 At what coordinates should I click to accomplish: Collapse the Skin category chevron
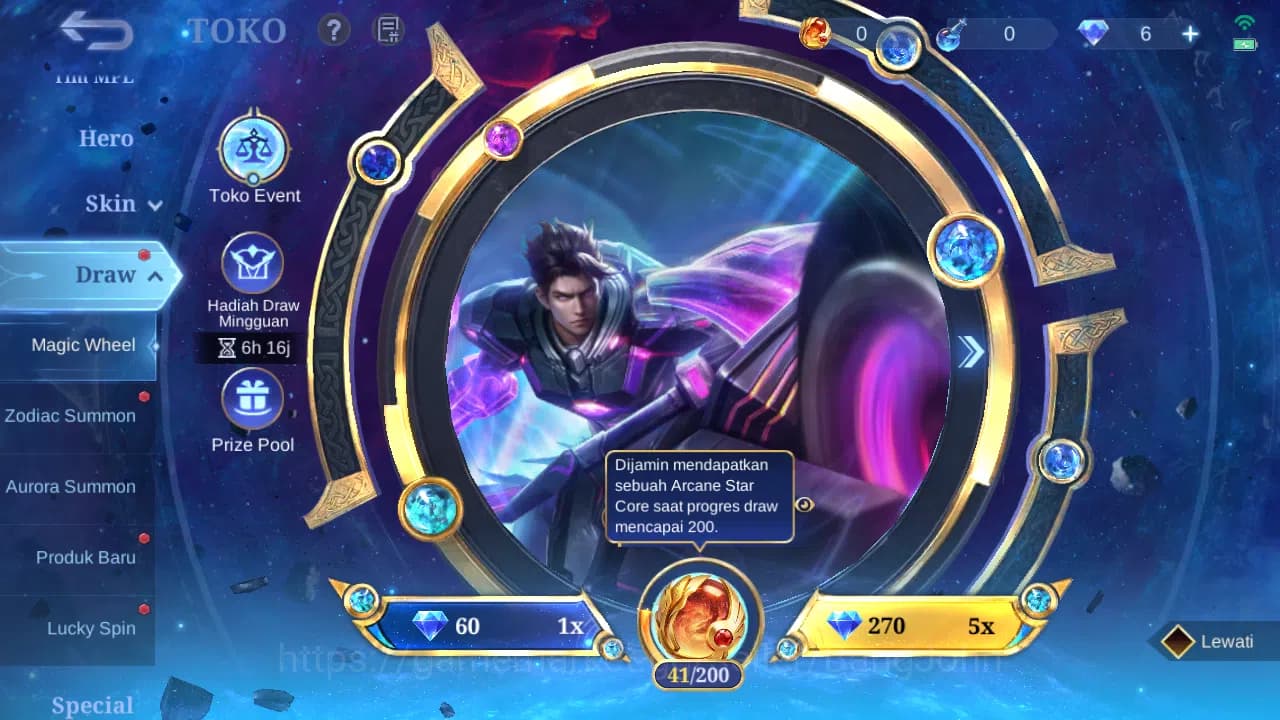pyautogui.click(x=154, y=205)
